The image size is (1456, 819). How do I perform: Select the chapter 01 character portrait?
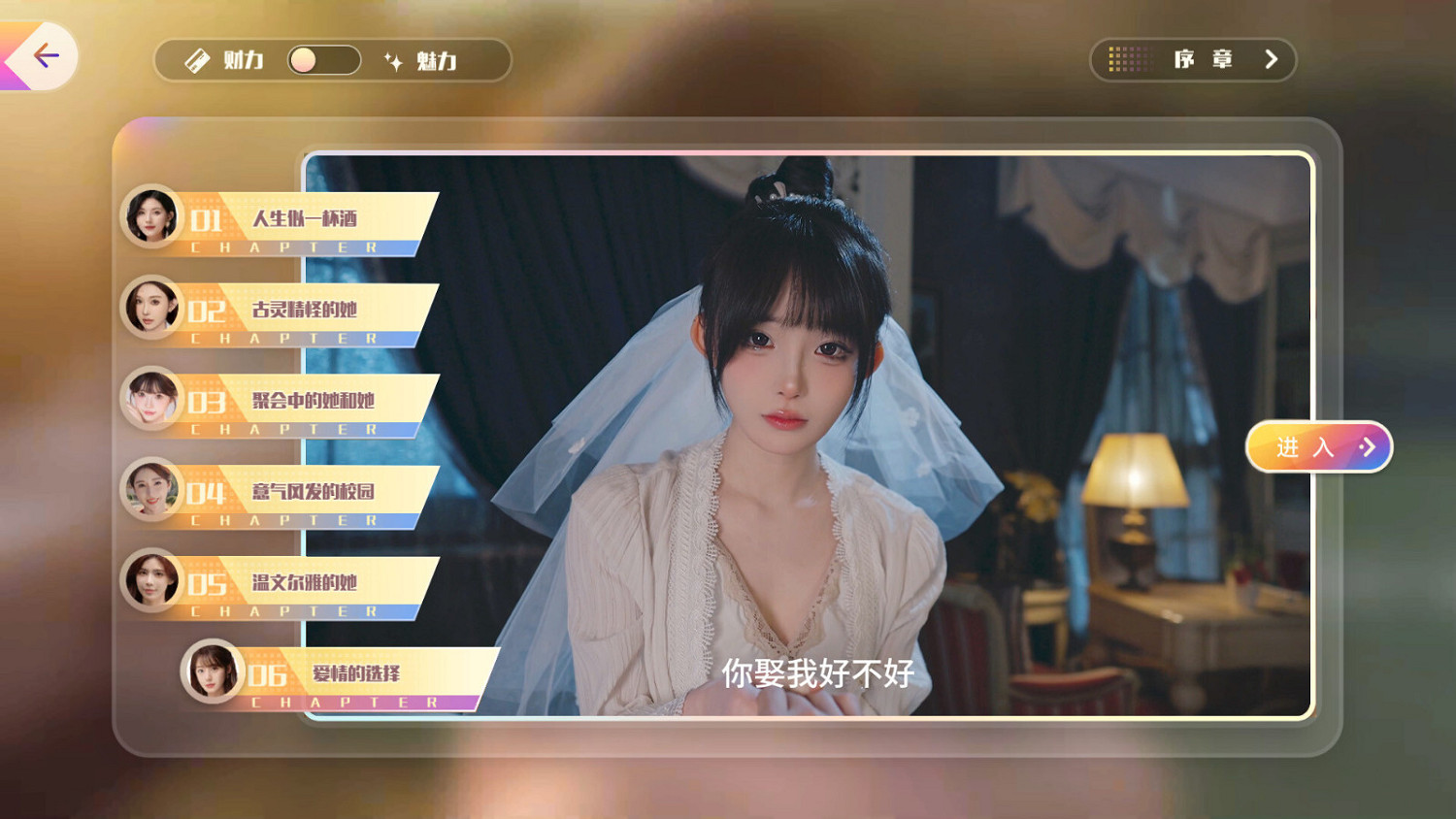click(152, 216)
